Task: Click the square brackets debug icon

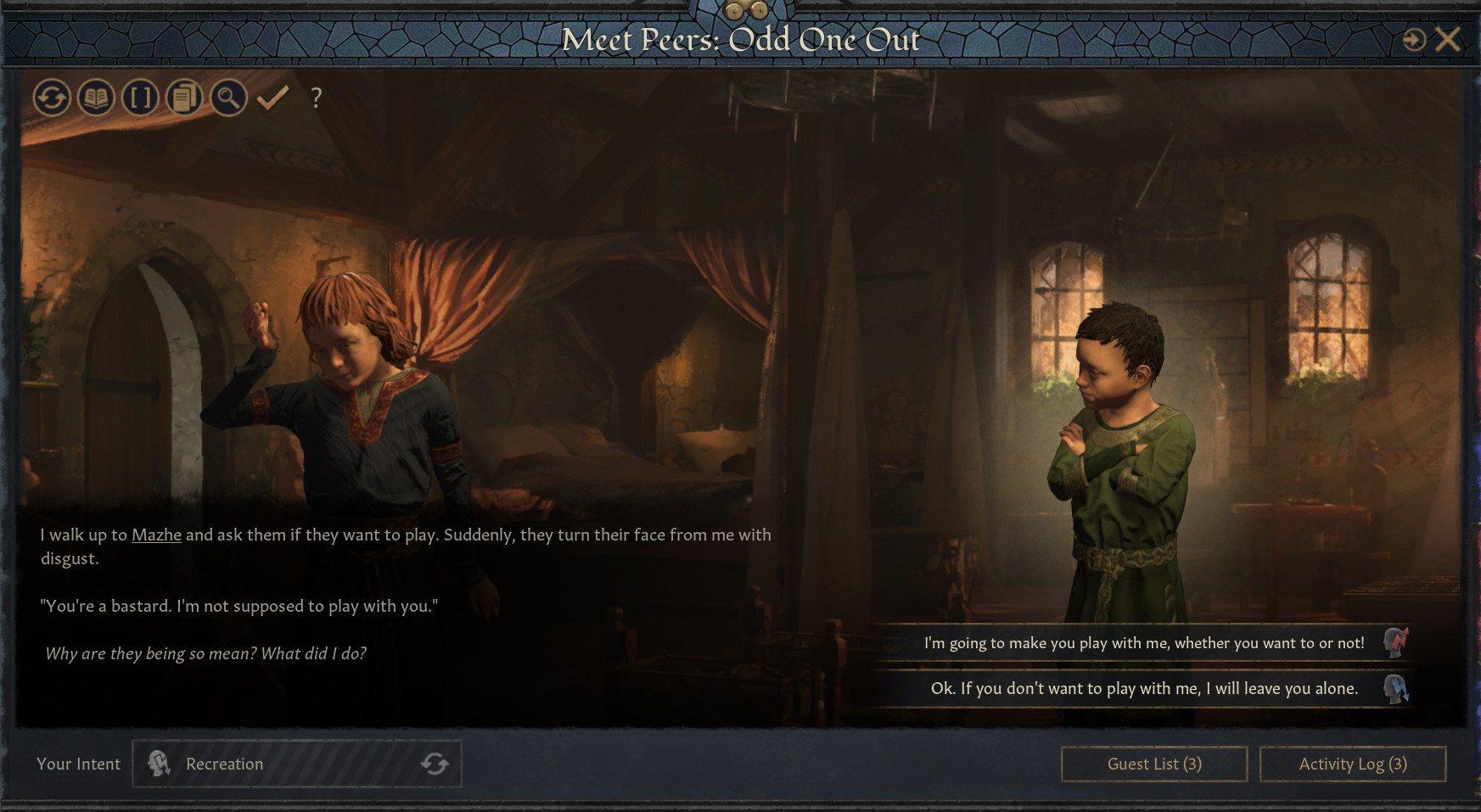Action: pos(140,98)
